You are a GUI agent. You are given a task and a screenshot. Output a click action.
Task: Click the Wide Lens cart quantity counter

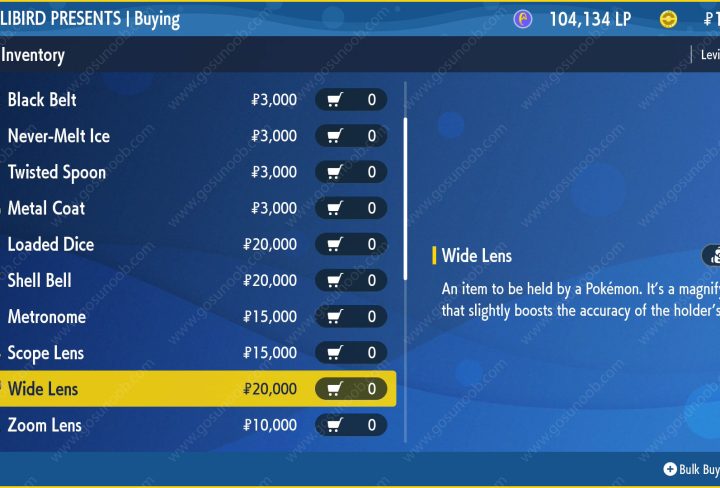351,389
